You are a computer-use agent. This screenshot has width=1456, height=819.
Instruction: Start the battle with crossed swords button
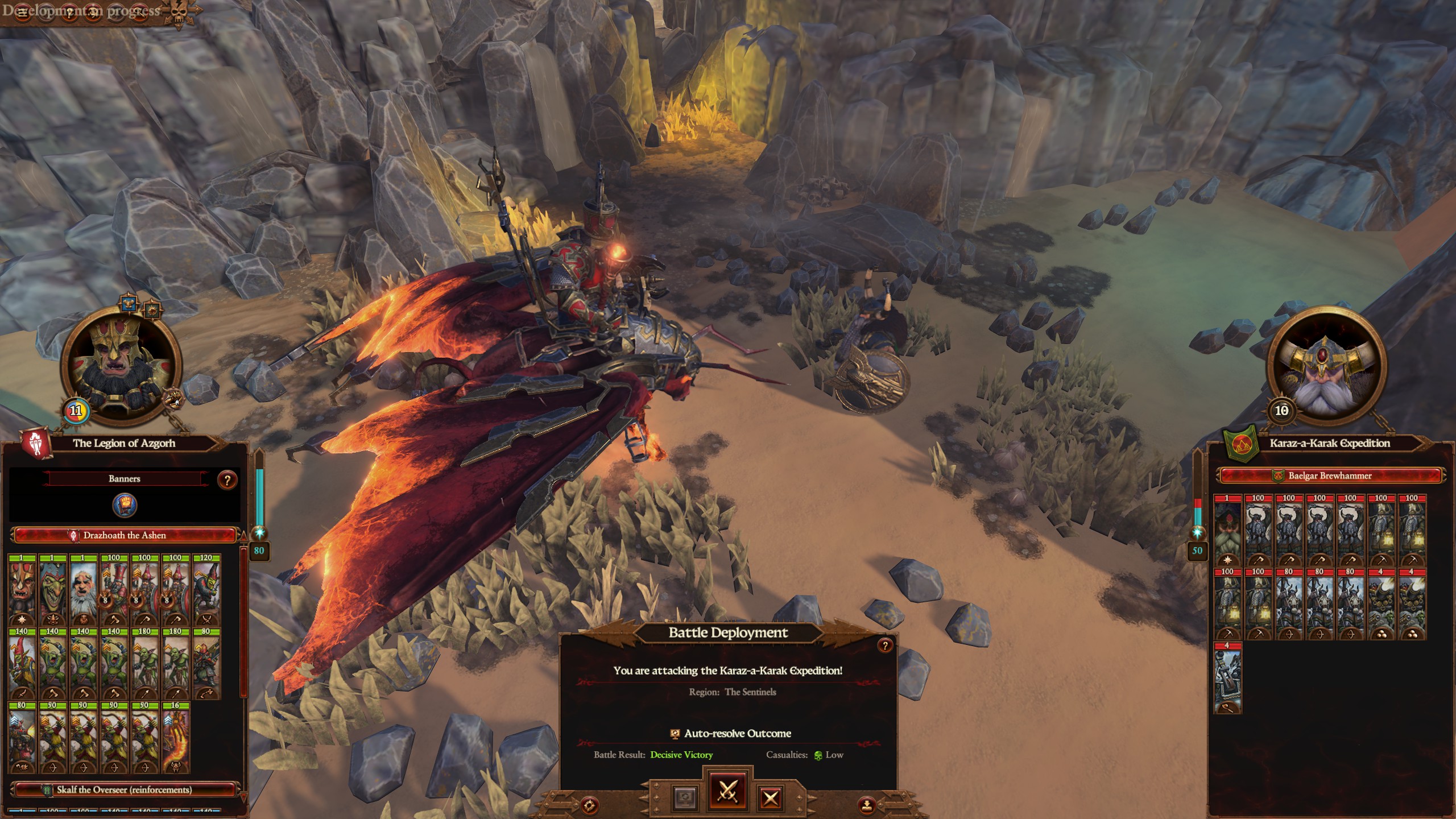pyautogui.click(x=727, y=791)
